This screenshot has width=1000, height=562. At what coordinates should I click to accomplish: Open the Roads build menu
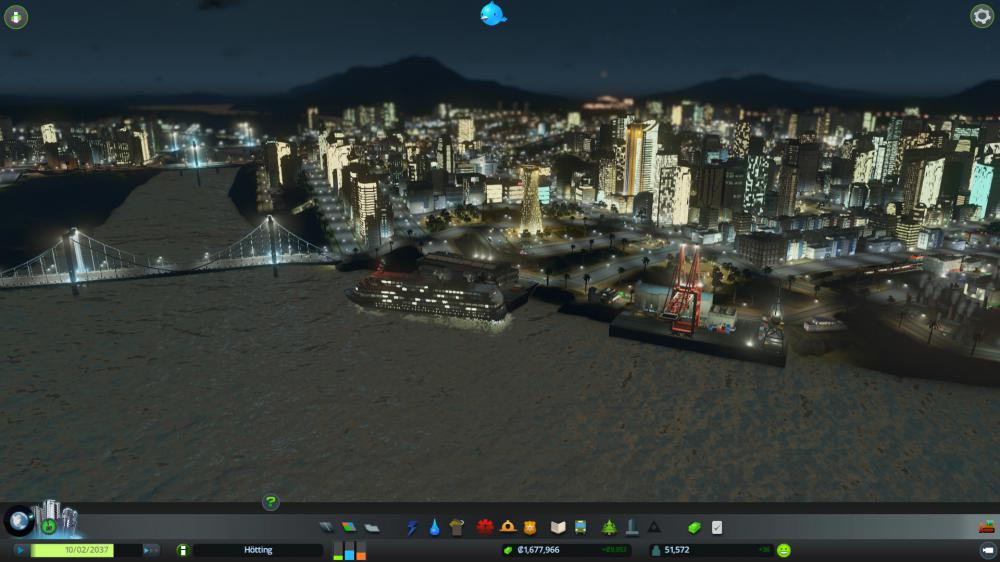326,527
